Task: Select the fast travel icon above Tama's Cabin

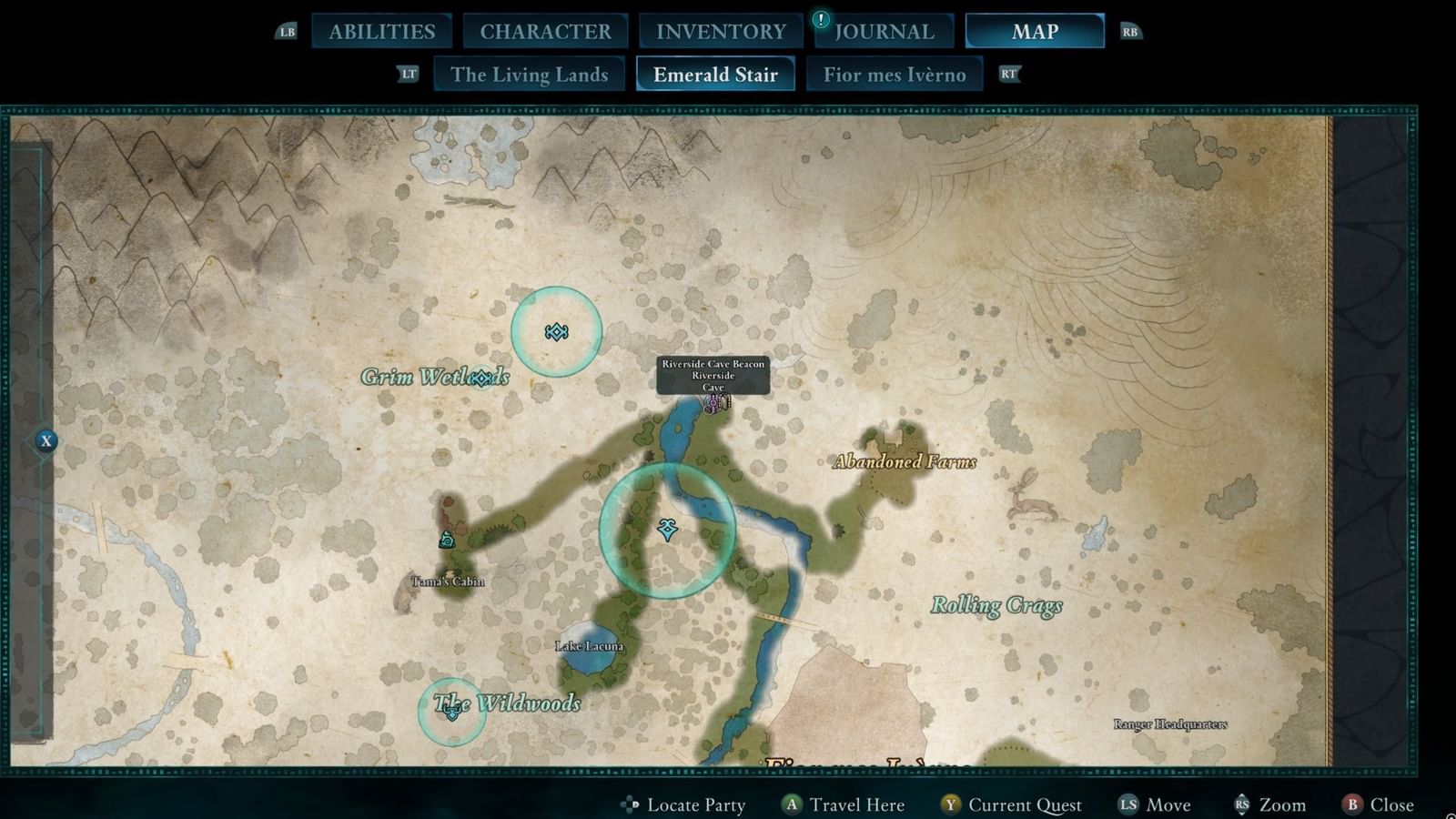Action: (x=446, y=541)
